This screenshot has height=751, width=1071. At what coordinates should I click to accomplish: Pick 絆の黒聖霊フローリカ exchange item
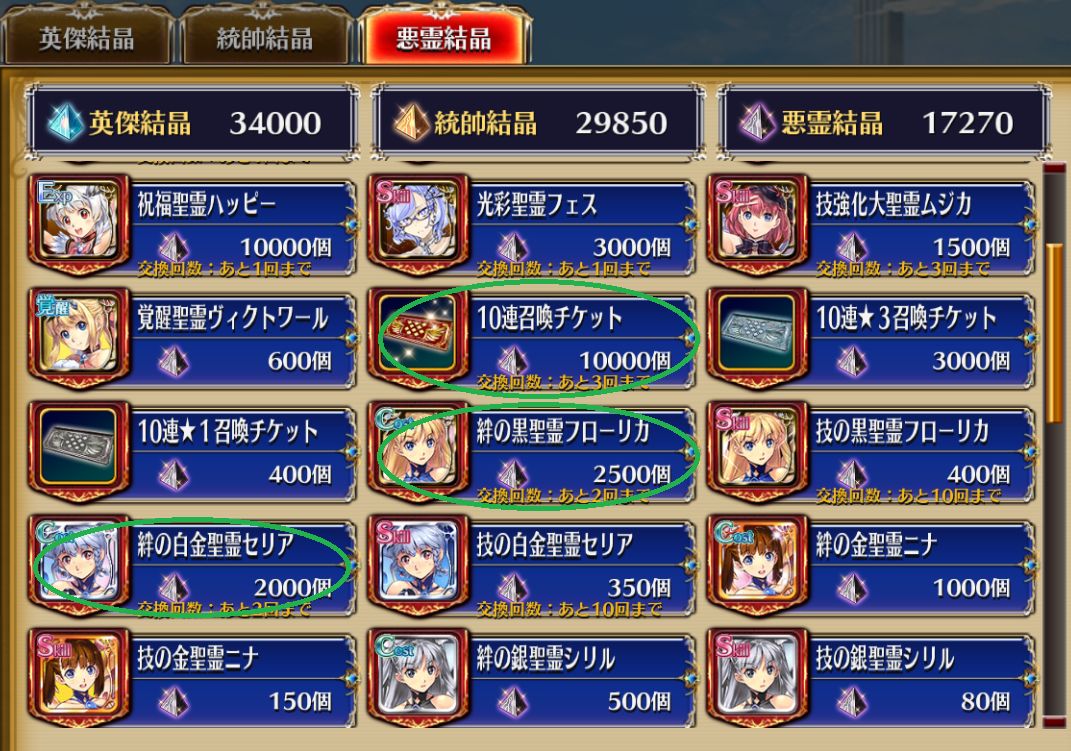coord(535,454)
